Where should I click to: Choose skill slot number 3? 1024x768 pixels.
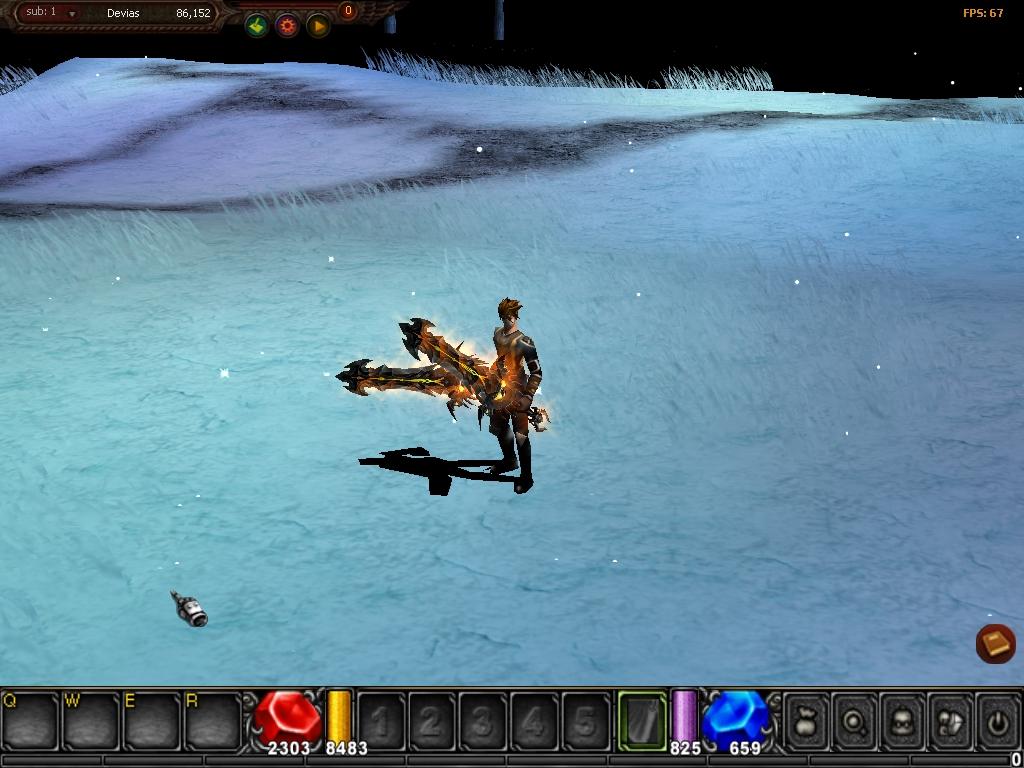(x=483, y=720)
